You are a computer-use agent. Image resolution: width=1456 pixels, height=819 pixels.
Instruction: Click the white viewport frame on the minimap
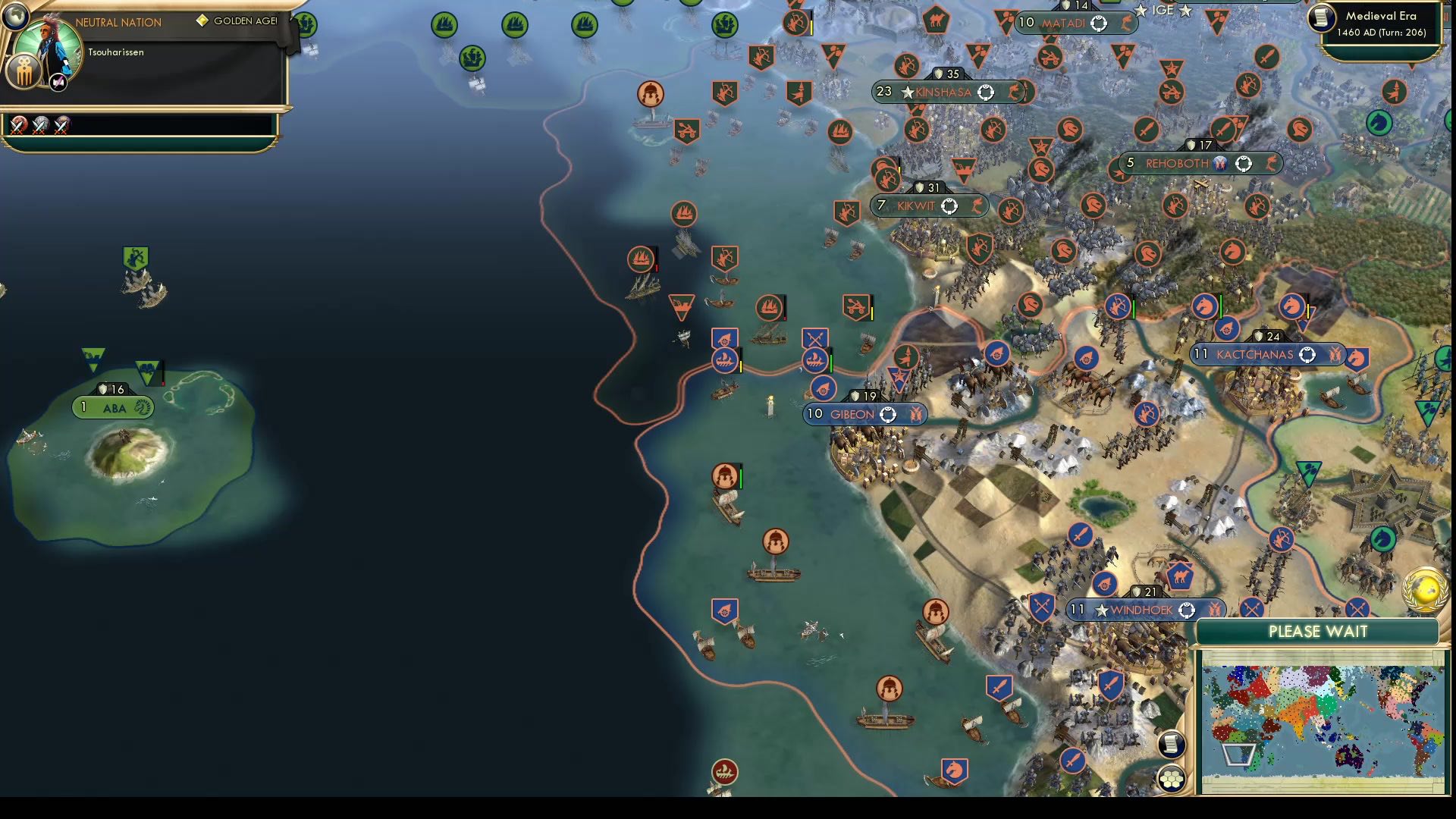(x=1238, y=755)
